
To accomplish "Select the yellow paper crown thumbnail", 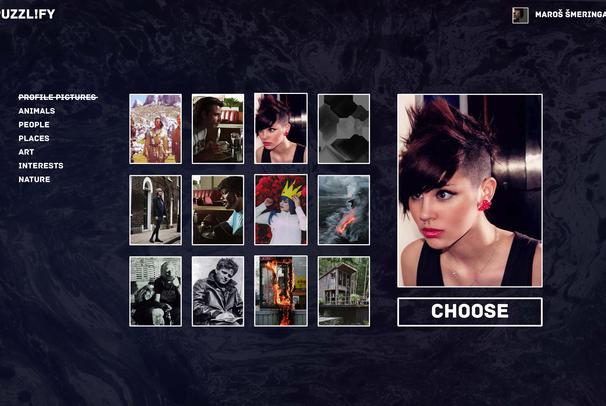I will (x=280, y=210).
